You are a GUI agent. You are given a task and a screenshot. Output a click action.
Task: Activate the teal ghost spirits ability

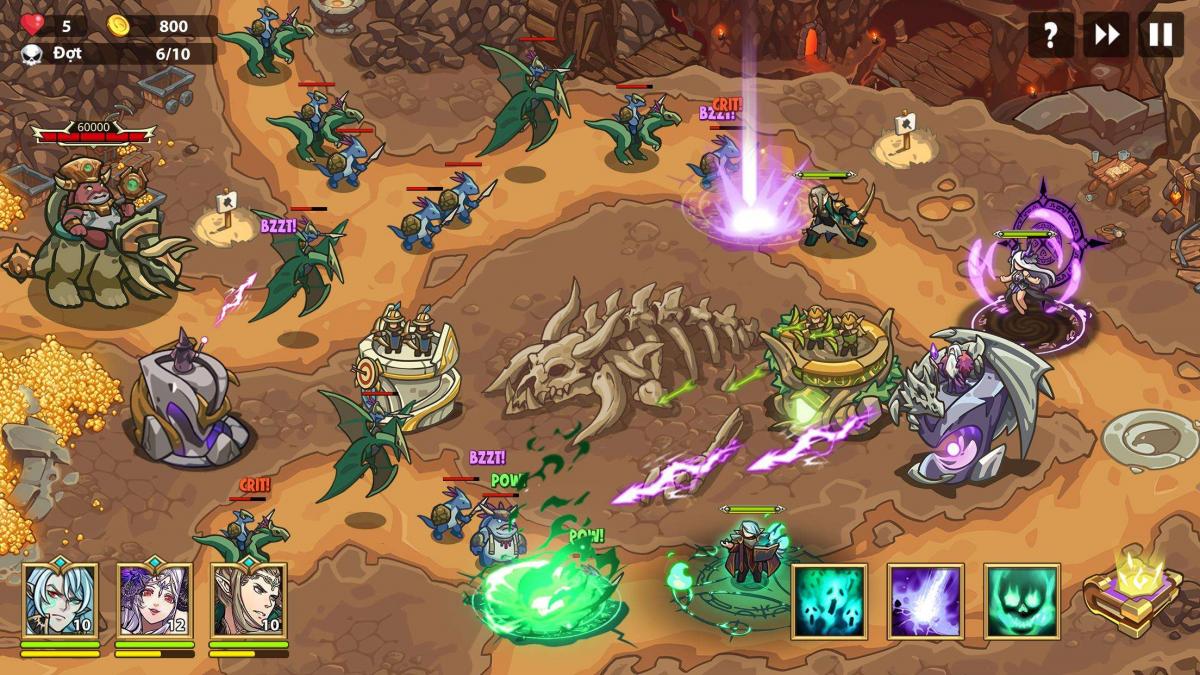[829, 601]
